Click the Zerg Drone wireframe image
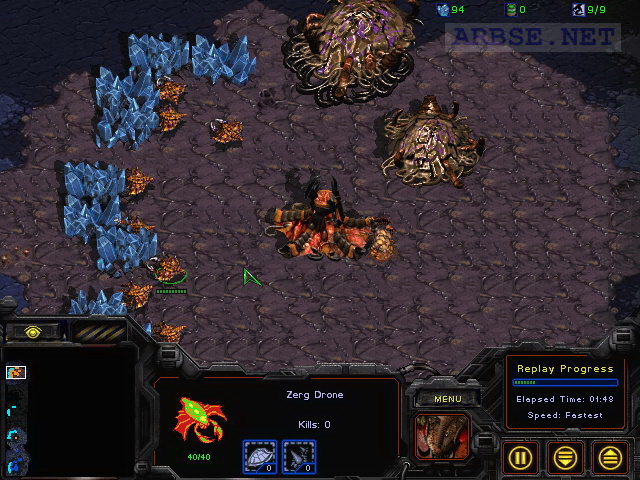The height and width of the screenshot is (480, 640). coord(199,420)
